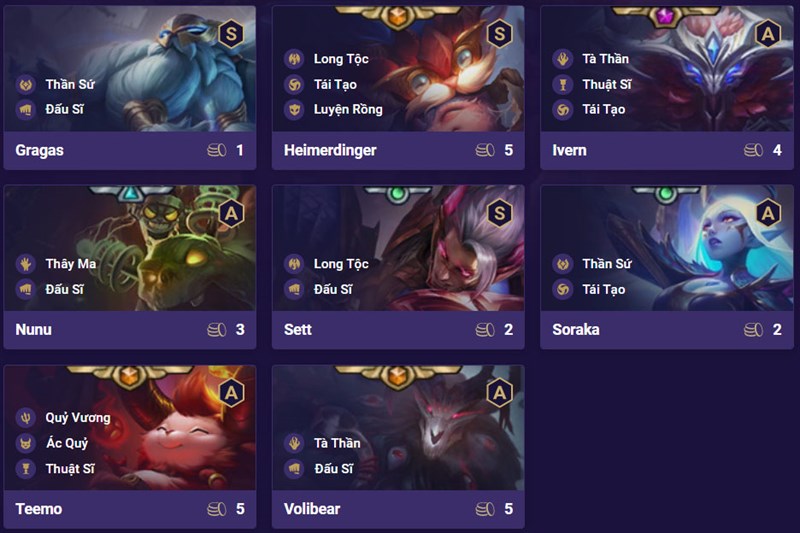Select Soraka's Tái Tạo trait
This screenshot has height=533, width=800.
603,289
